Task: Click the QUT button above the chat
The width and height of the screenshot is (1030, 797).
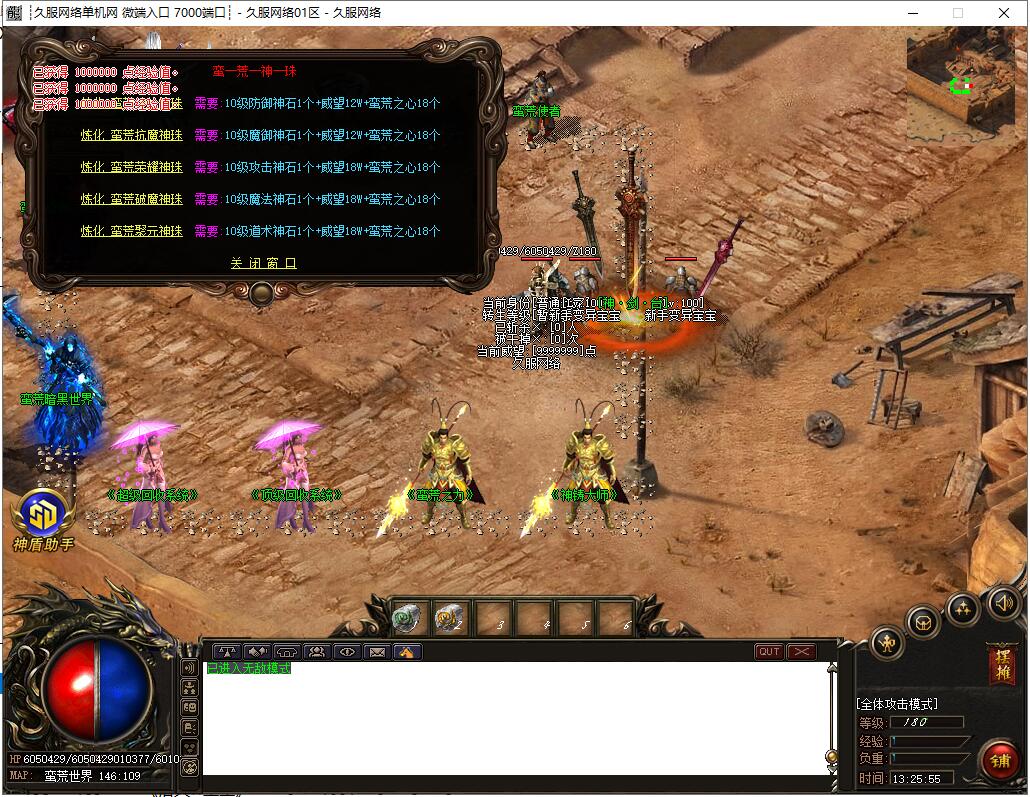Action: click(x=769, y=652)
